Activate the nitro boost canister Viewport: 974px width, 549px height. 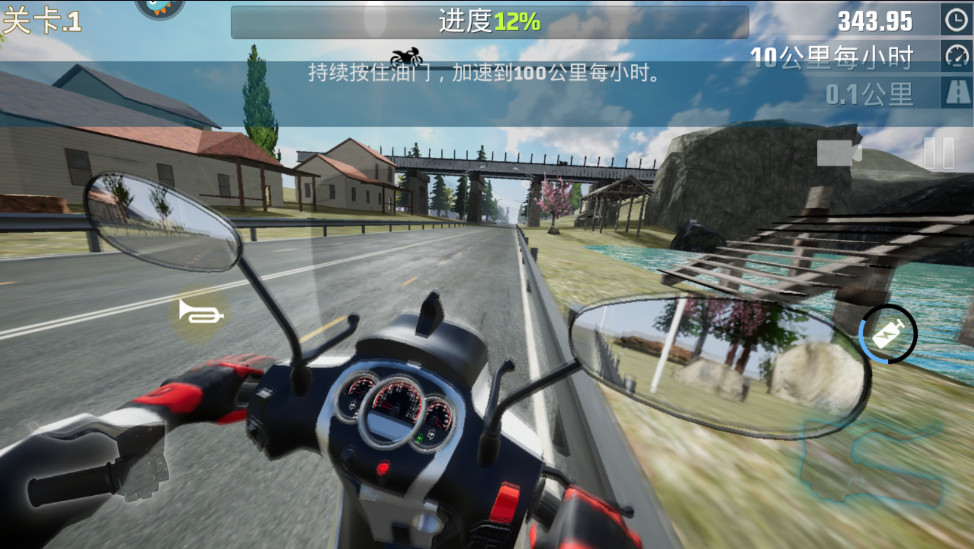(x=888, y=335)
